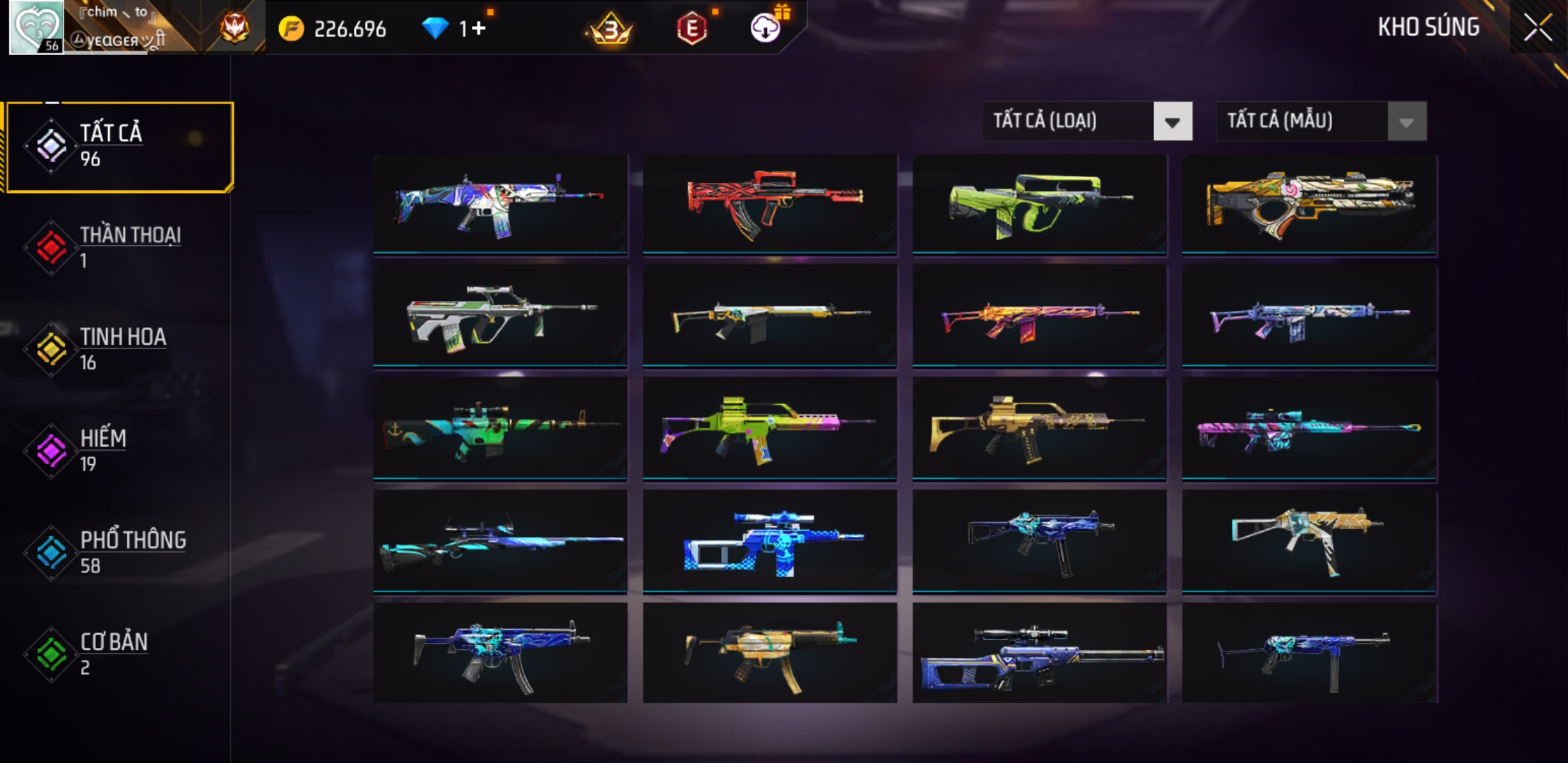Open the cloud download gift icon
1568x763 pixels.
[766, 28]
